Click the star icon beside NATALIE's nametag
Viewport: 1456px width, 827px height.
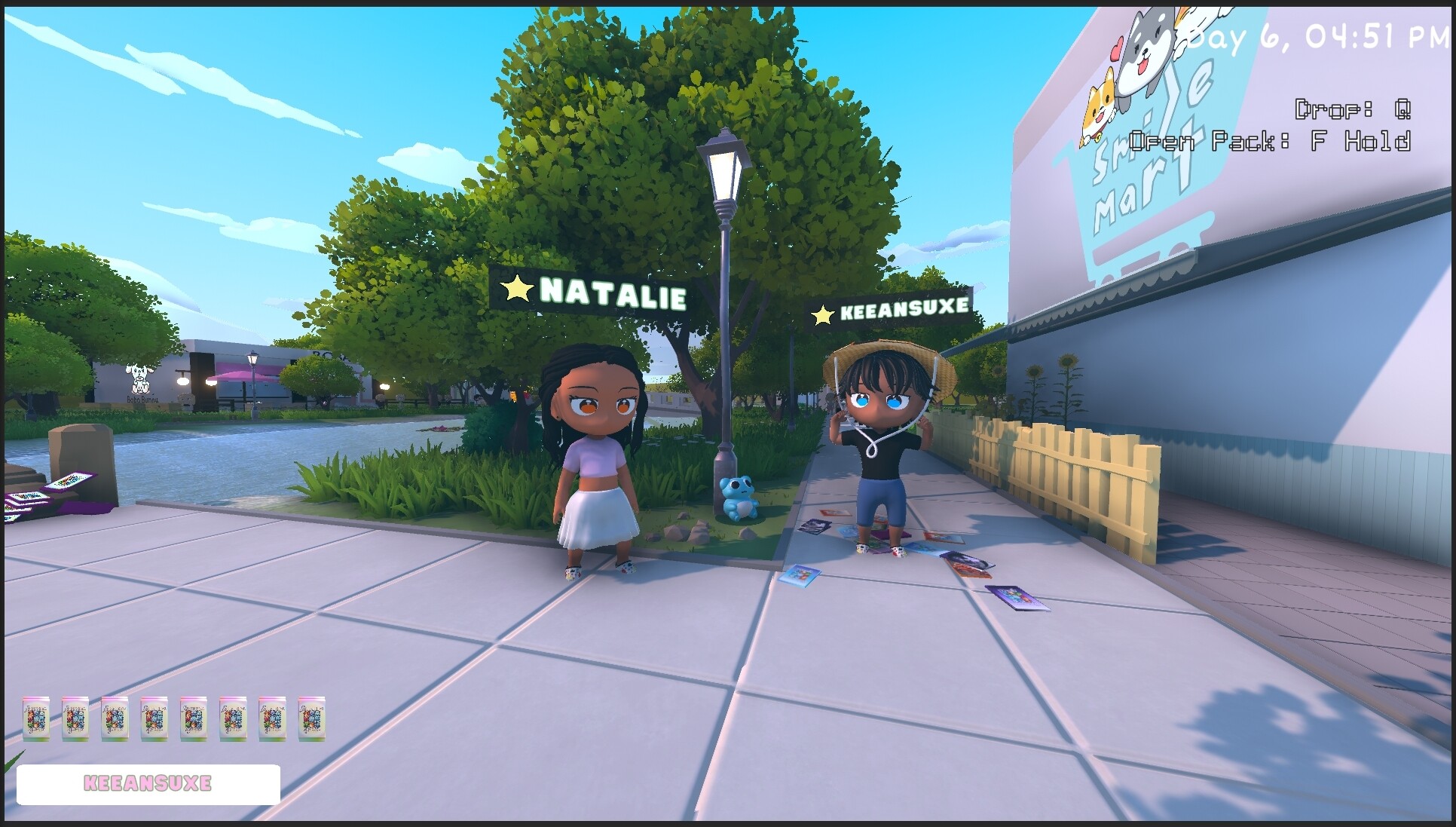517,289
